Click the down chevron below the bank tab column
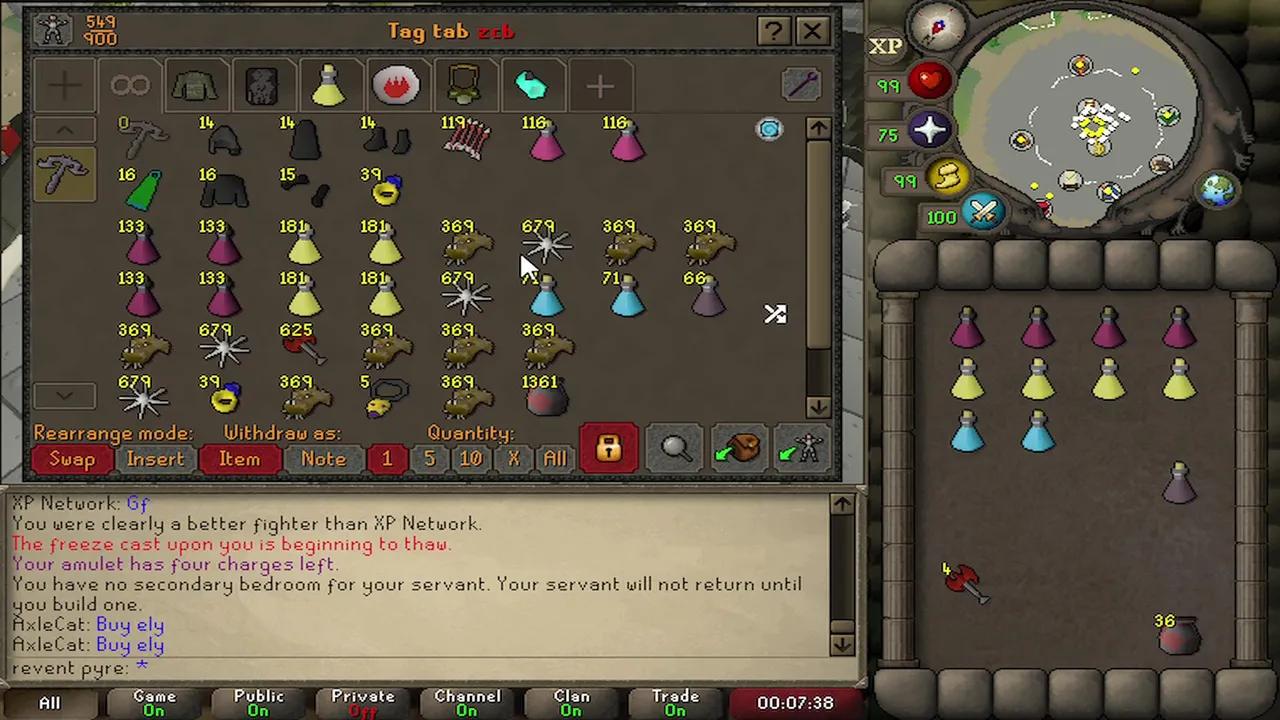This screenshot has width=1280, height=720. [64, 395]
